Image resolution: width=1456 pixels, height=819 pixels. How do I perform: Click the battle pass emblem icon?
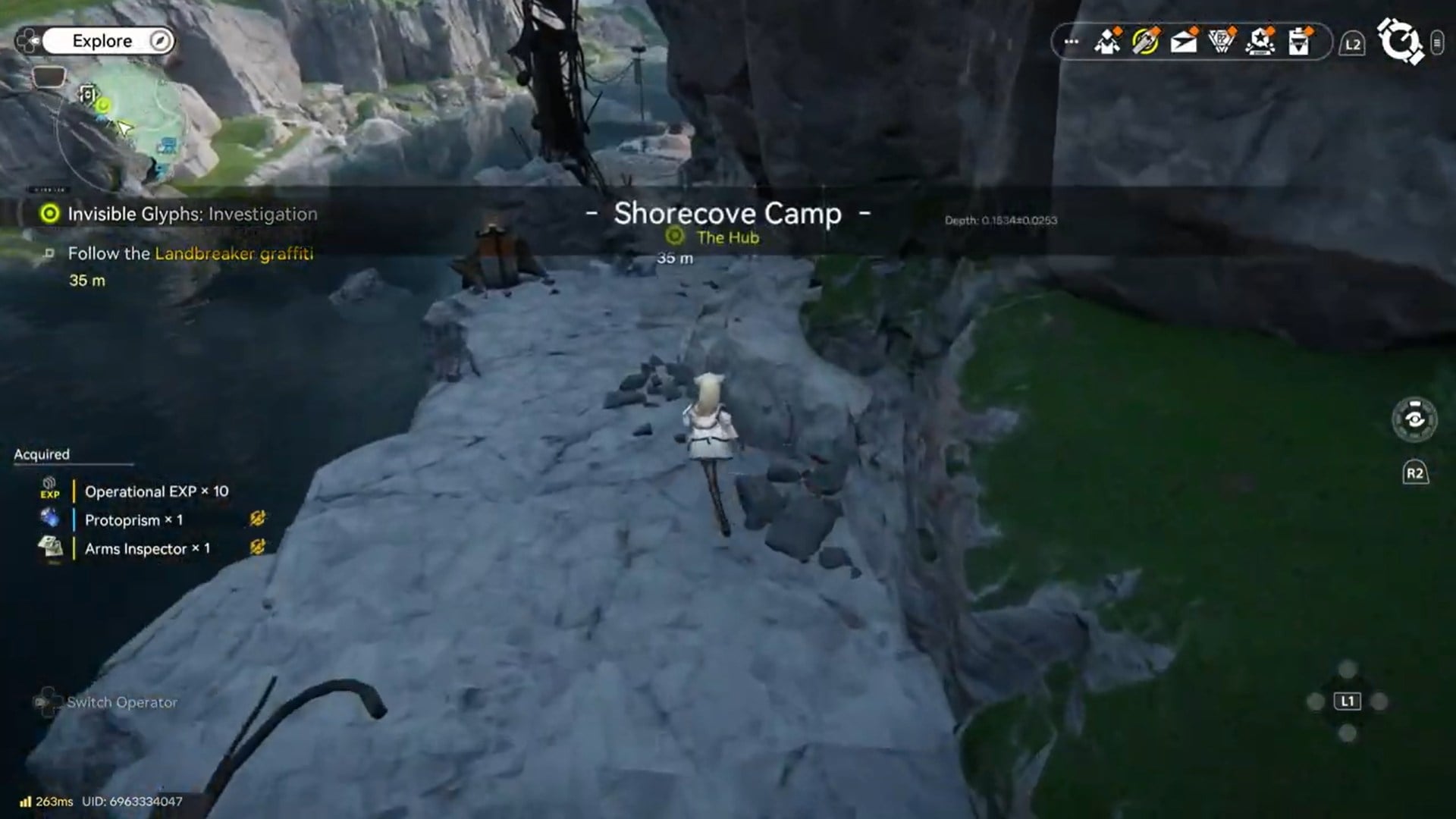[1222, 43]
